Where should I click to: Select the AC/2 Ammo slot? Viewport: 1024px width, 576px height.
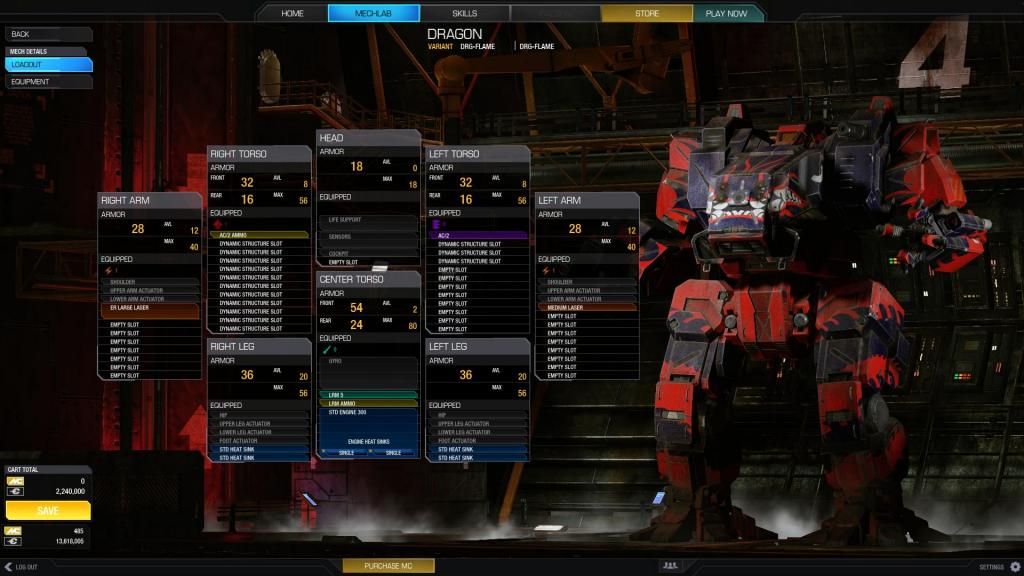pos(259,235)
